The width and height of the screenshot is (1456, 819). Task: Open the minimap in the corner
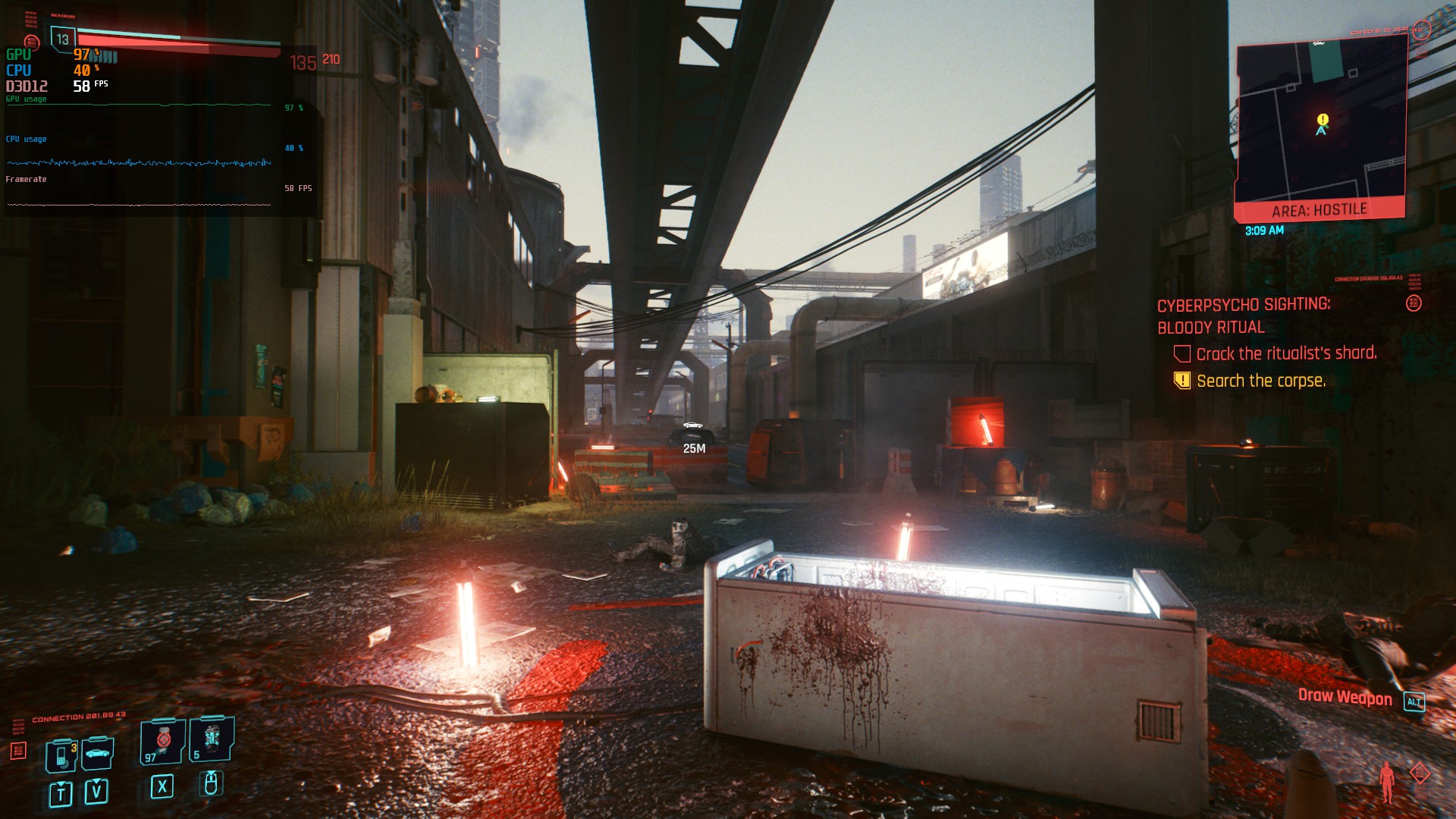[x=1321, y=121]
